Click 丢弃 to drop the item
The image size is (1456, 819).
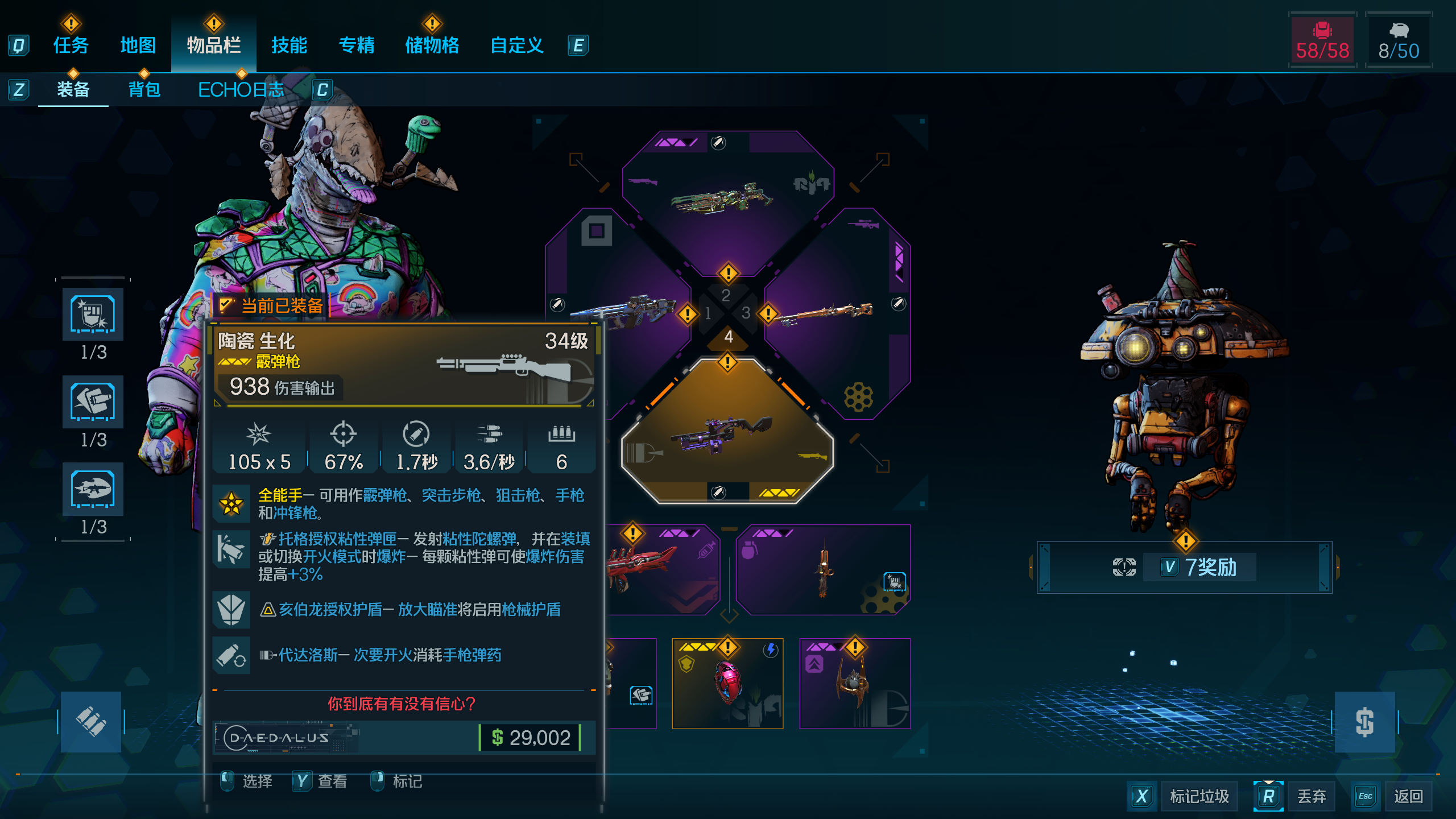[x=1311, y=796]
